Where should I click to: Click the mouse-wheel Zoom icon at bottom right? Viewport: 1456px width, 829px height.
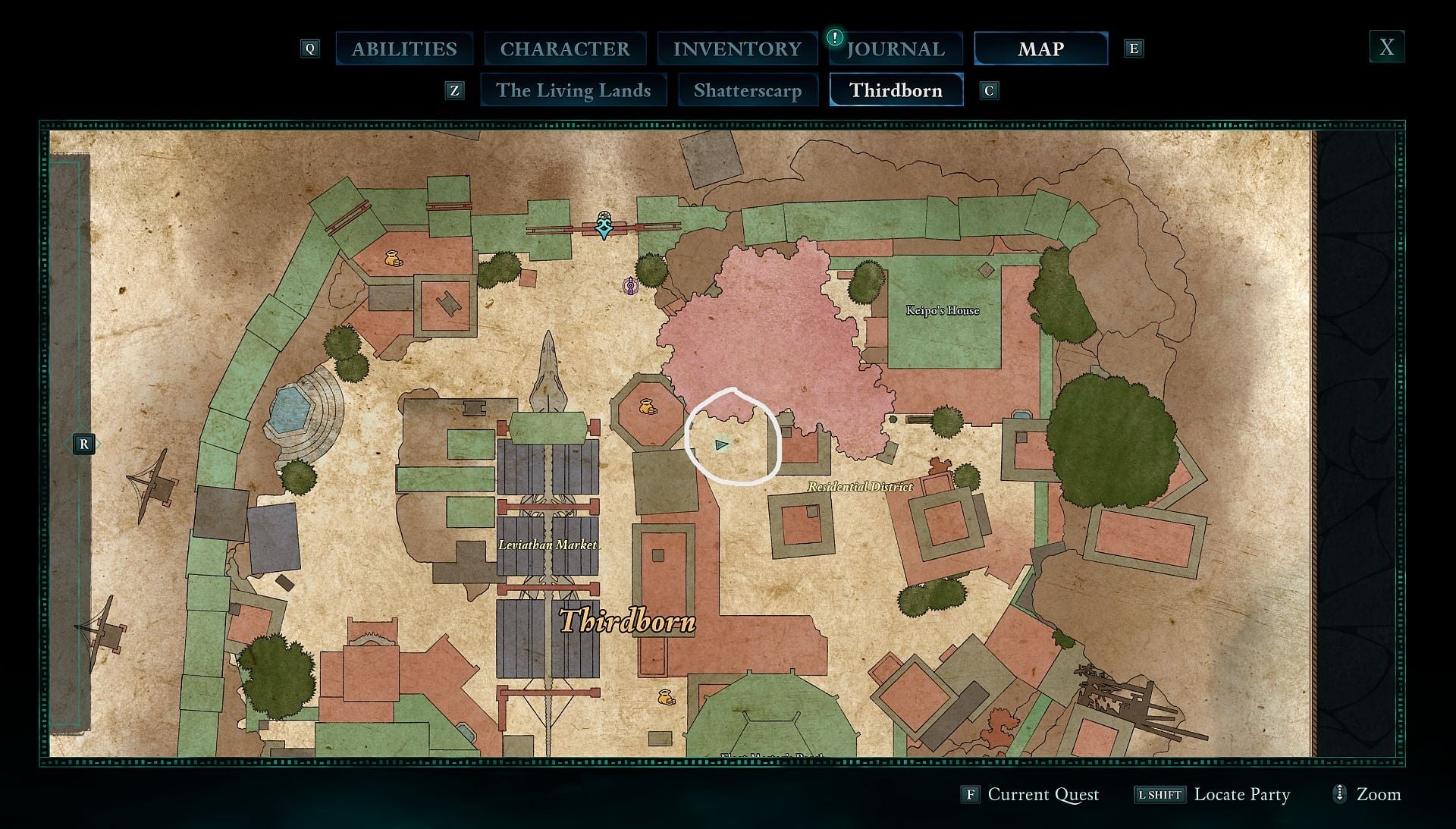coord(1342,795)
